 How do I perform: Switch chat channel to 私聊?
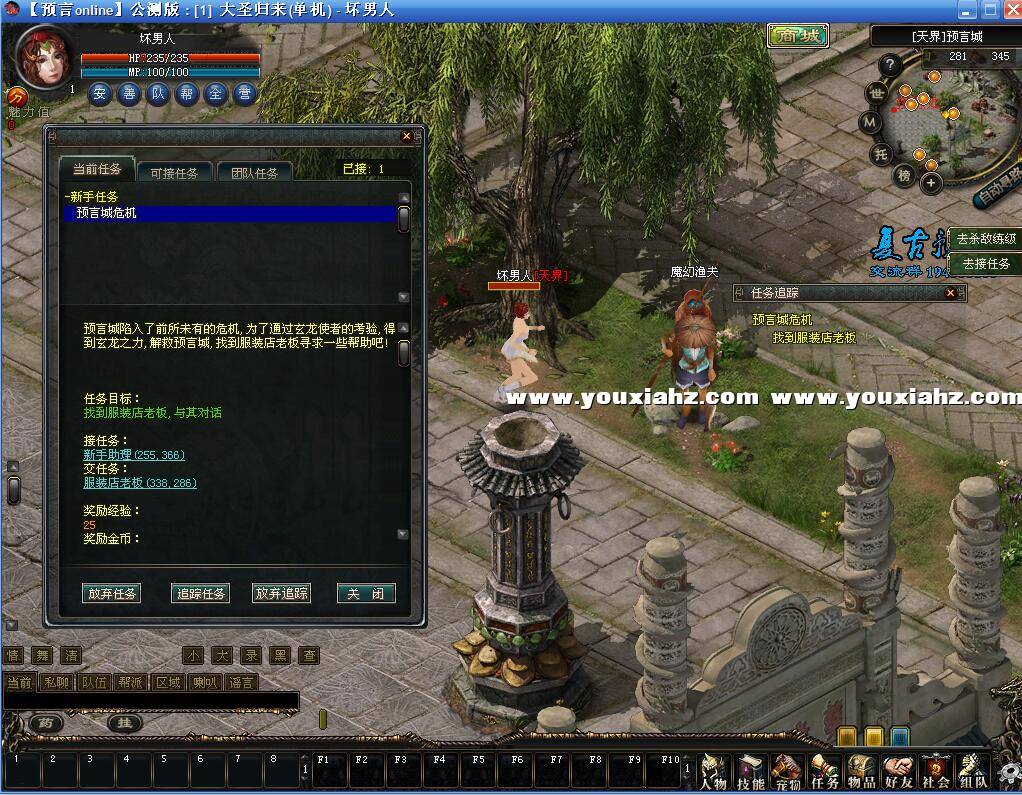57,682
